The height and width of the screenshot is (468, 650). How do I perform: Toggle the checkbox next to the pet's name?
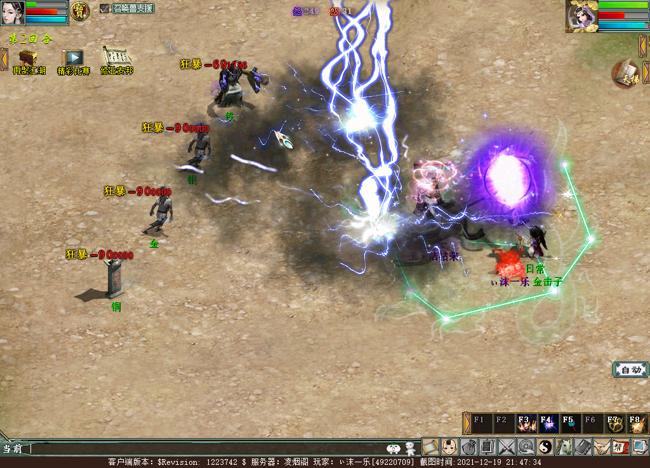[104, 8]
